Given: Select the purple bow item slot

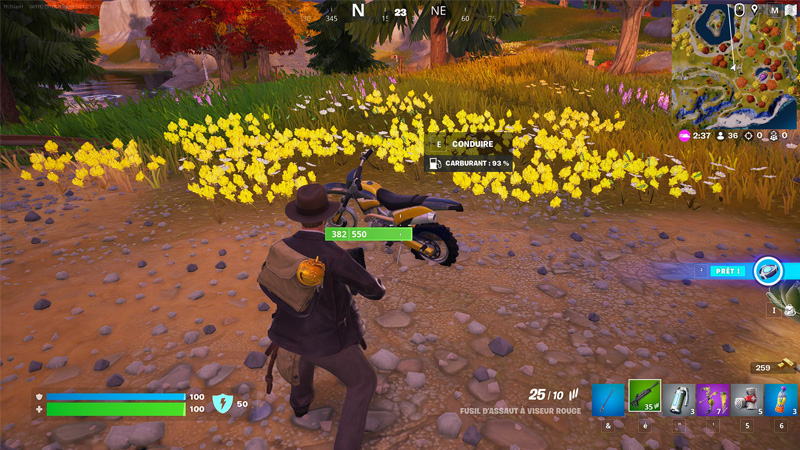Looking at the screenshot, I should [x=713, y=400].
